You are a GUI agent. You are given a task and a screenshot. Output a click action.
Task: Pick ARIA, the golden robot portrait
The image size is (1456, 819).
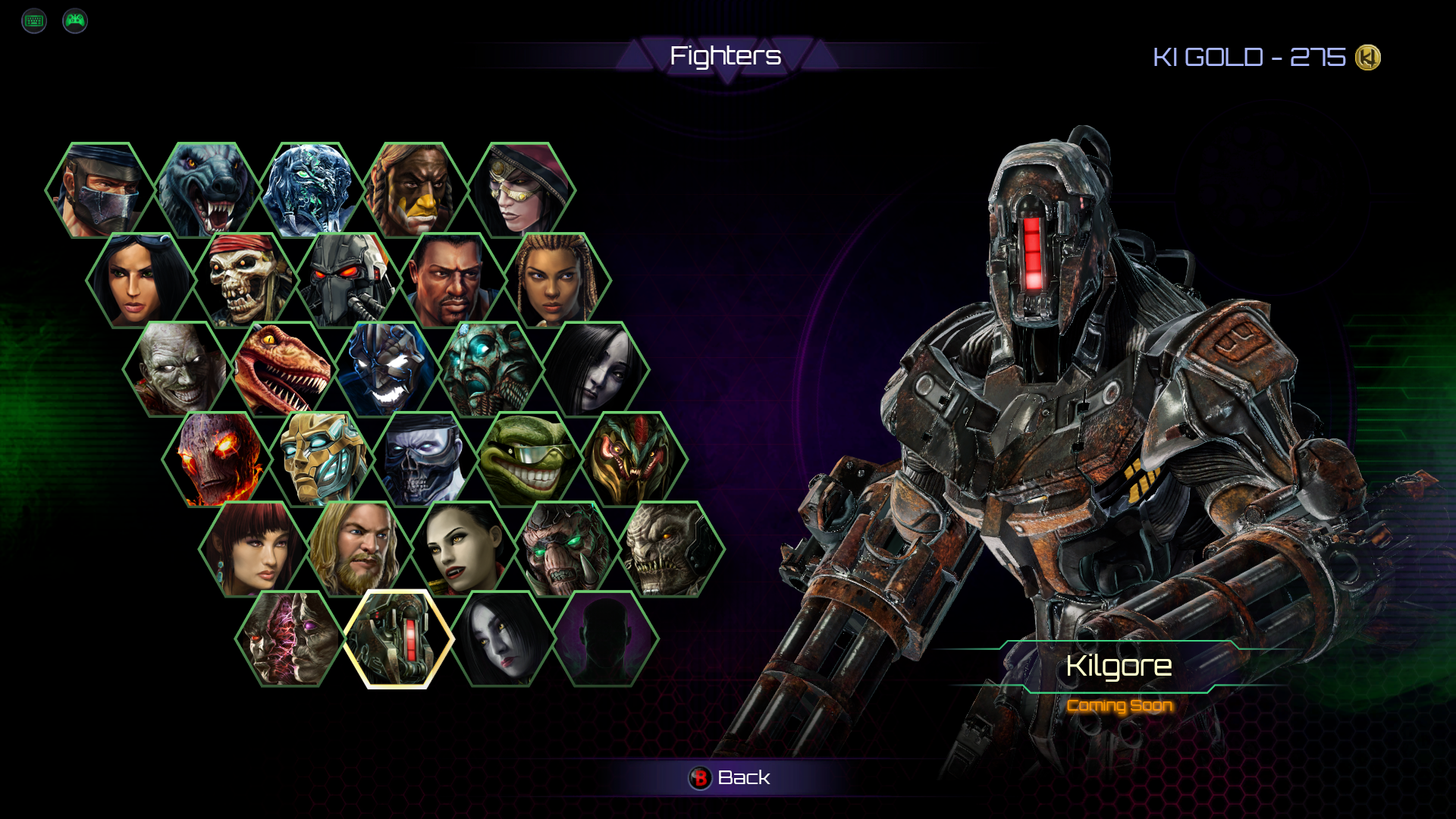(x=322, y=459)
